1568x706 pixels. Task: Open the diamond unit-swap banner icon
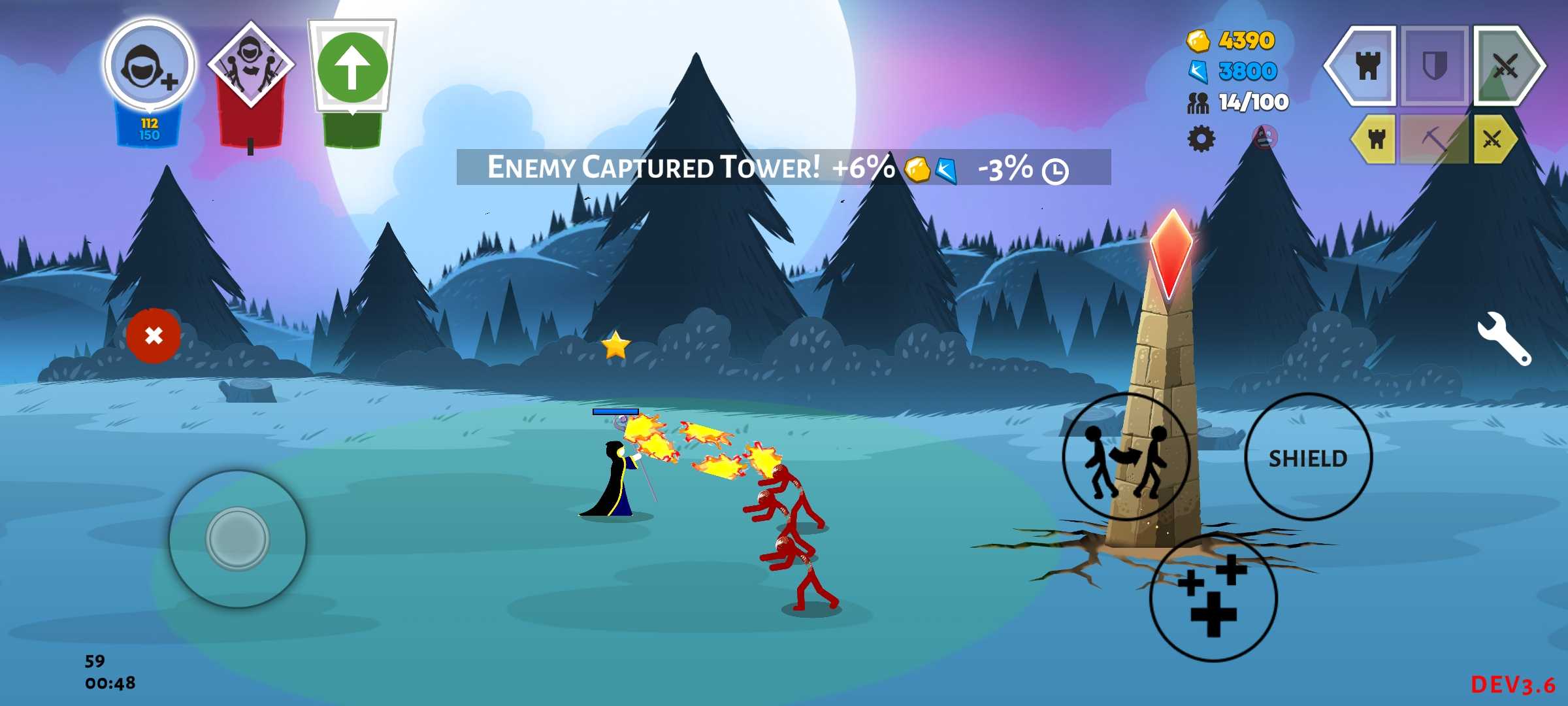coord(251,65)
